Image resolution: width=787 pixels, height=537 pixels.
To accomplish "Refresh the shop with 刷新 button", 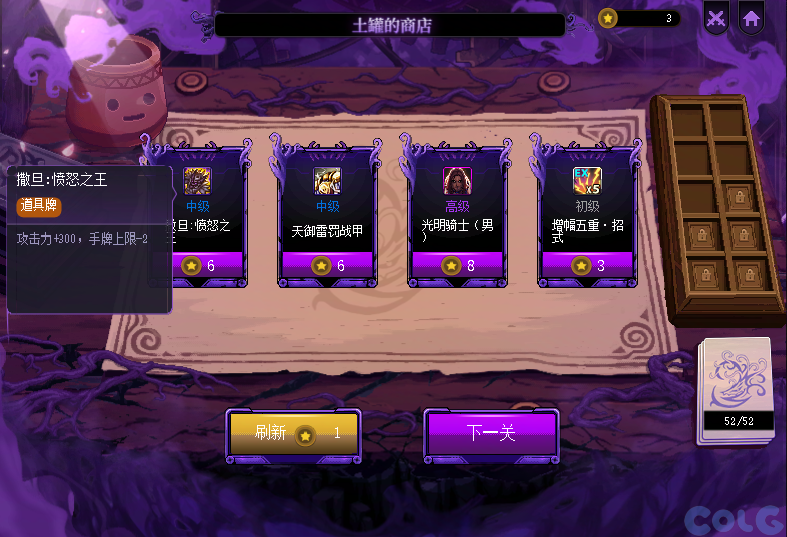I will click(x=293, y=433).
